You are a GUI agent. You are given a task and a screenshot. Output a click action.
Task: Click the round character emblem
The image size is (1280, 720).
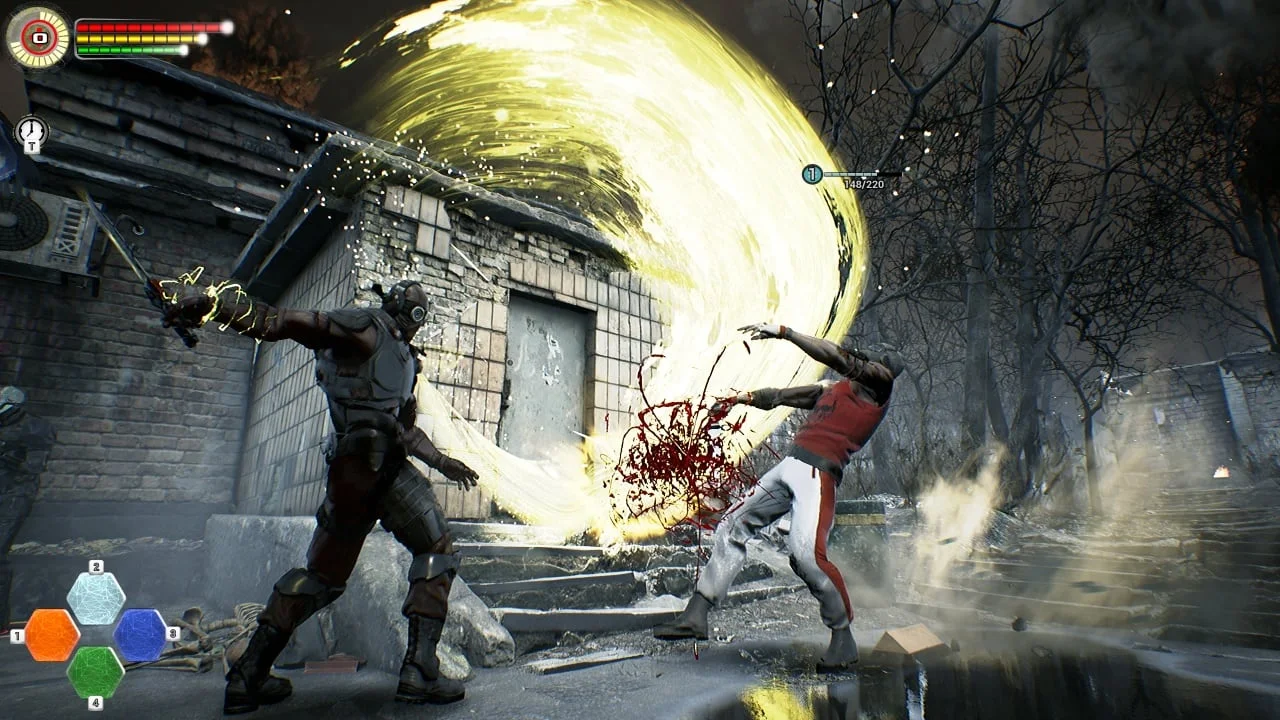pyautogui.click(x=38, y=37)
